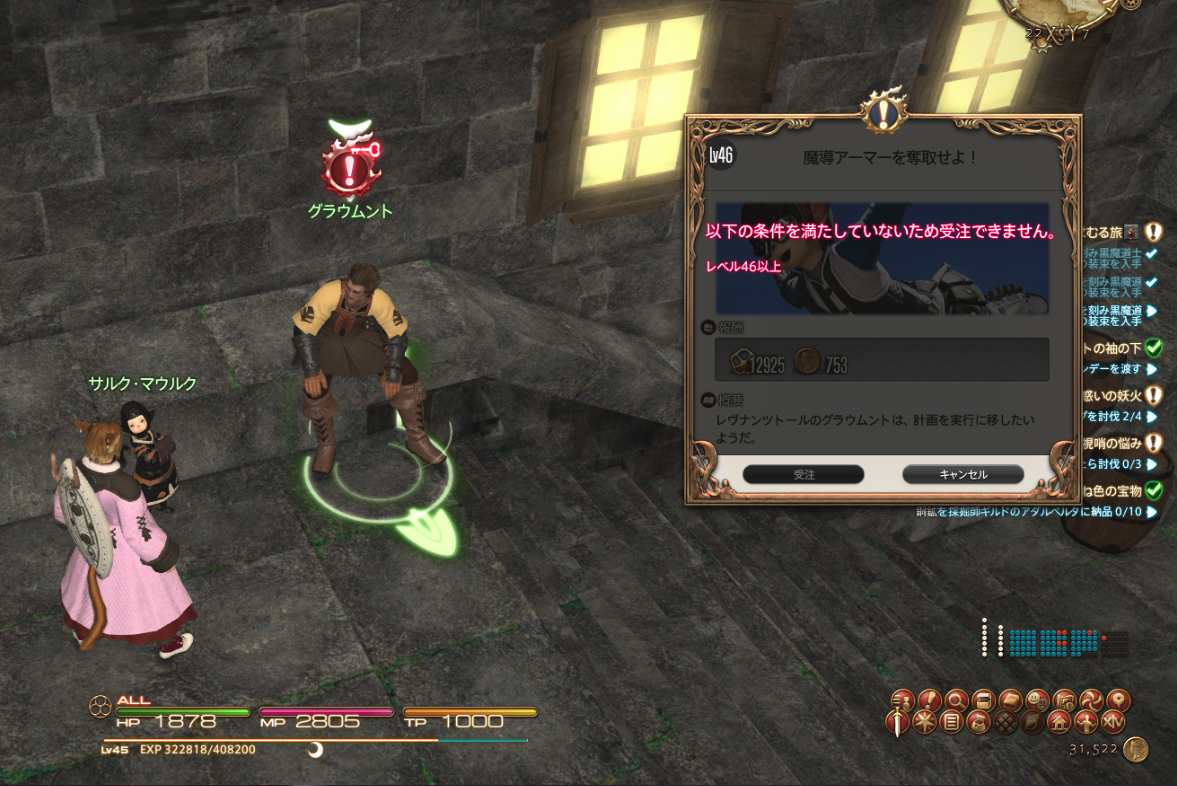The image size is (1177, 786).
Task: Click the gil coin currency icon
Action: [1134, 749]
